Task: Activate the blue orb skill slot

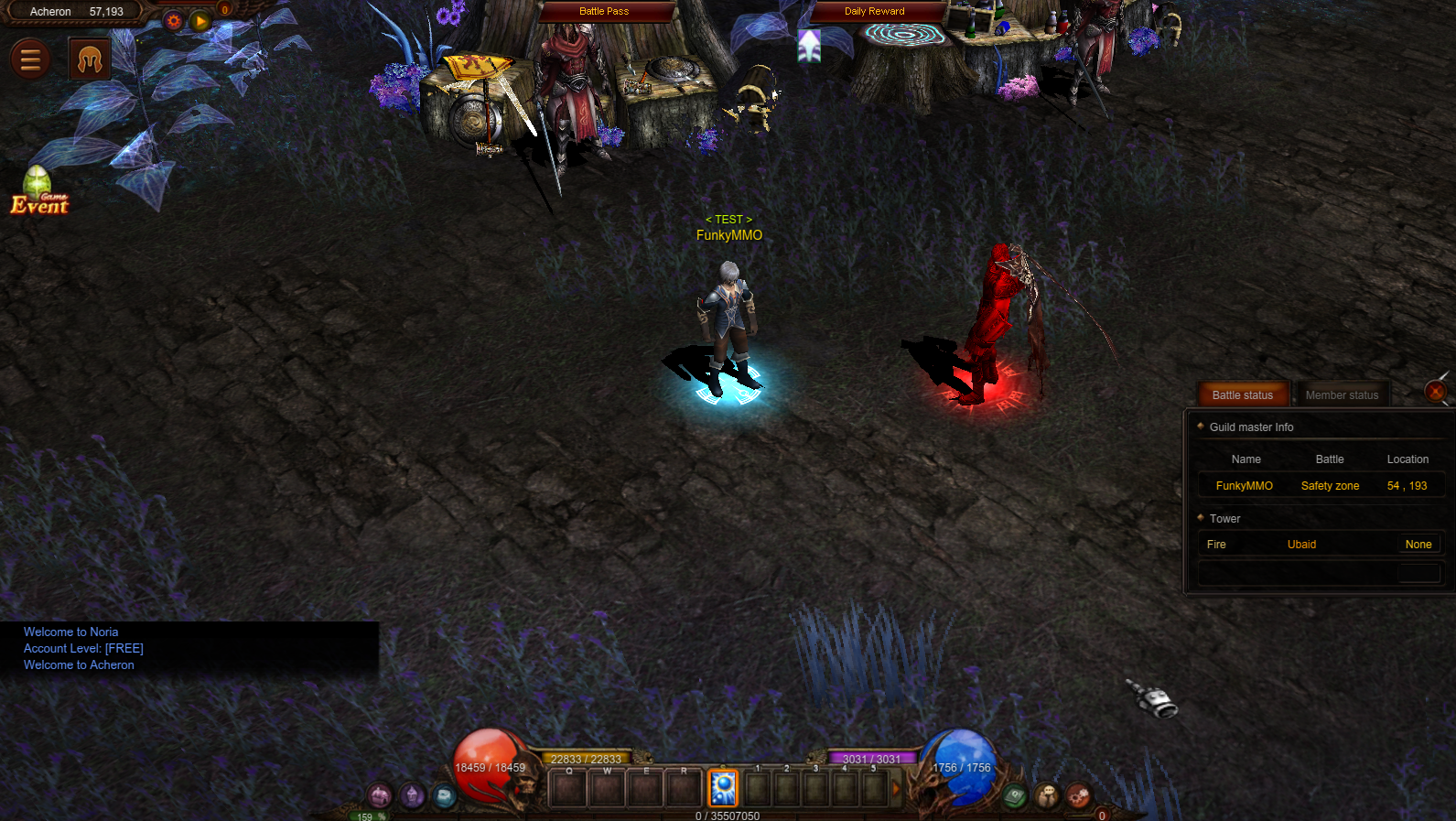Action: pyautogui.click(x=723, y=788)
